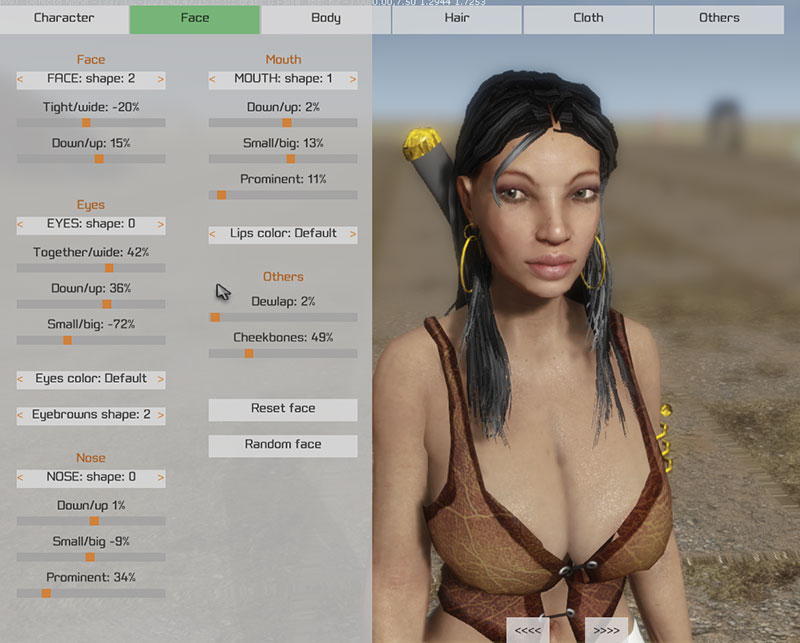The image size is (800, 643).
Task: Rotate character using the >>>> button
Action: tap(606, 631)
